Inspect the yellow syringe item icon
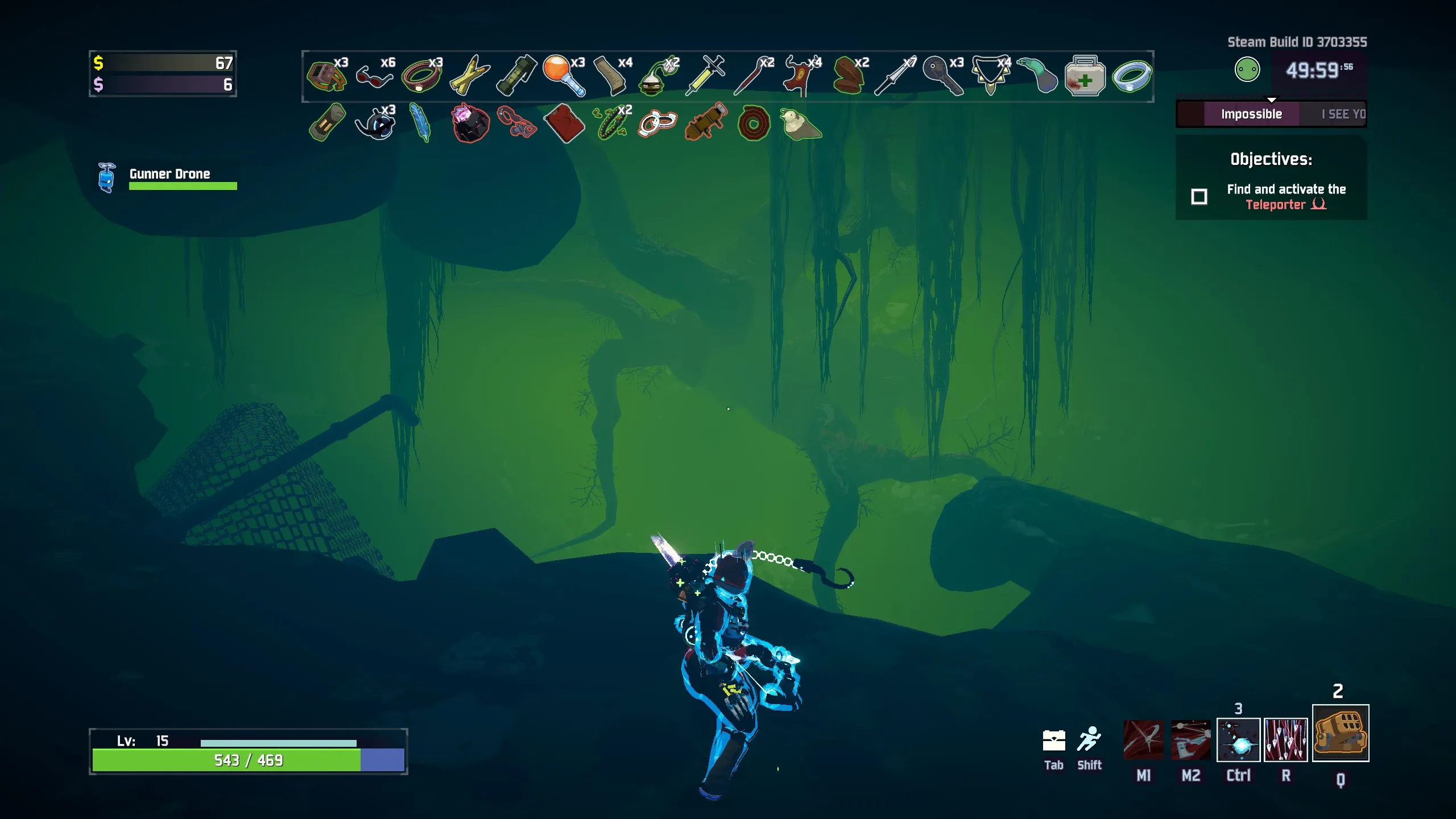This screenshot has width=1456, height=819. (705, 75)
